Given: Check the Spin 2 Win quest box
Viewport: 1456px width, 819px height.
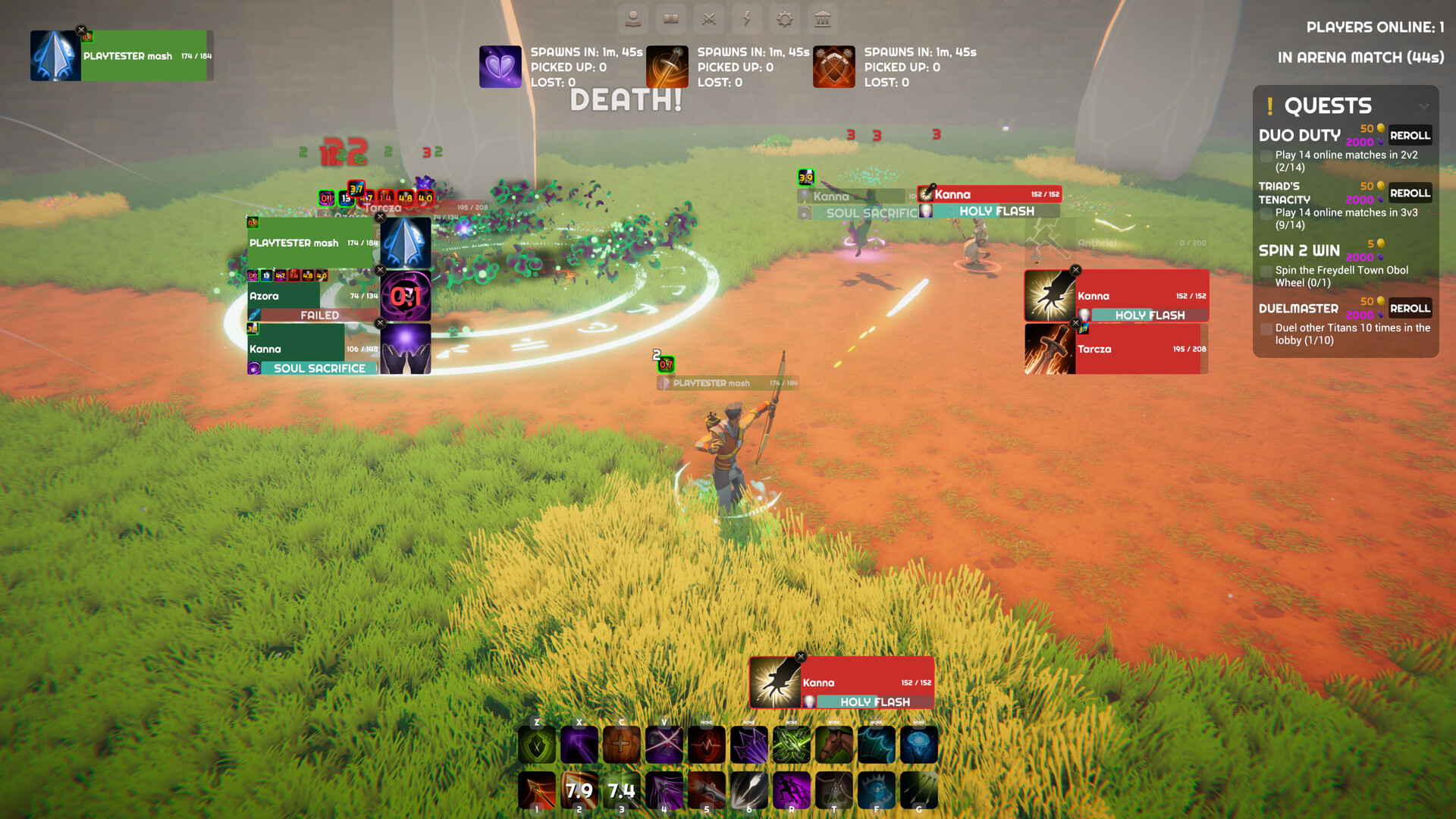Looking at the screenshot, I should coord(1266,271).
